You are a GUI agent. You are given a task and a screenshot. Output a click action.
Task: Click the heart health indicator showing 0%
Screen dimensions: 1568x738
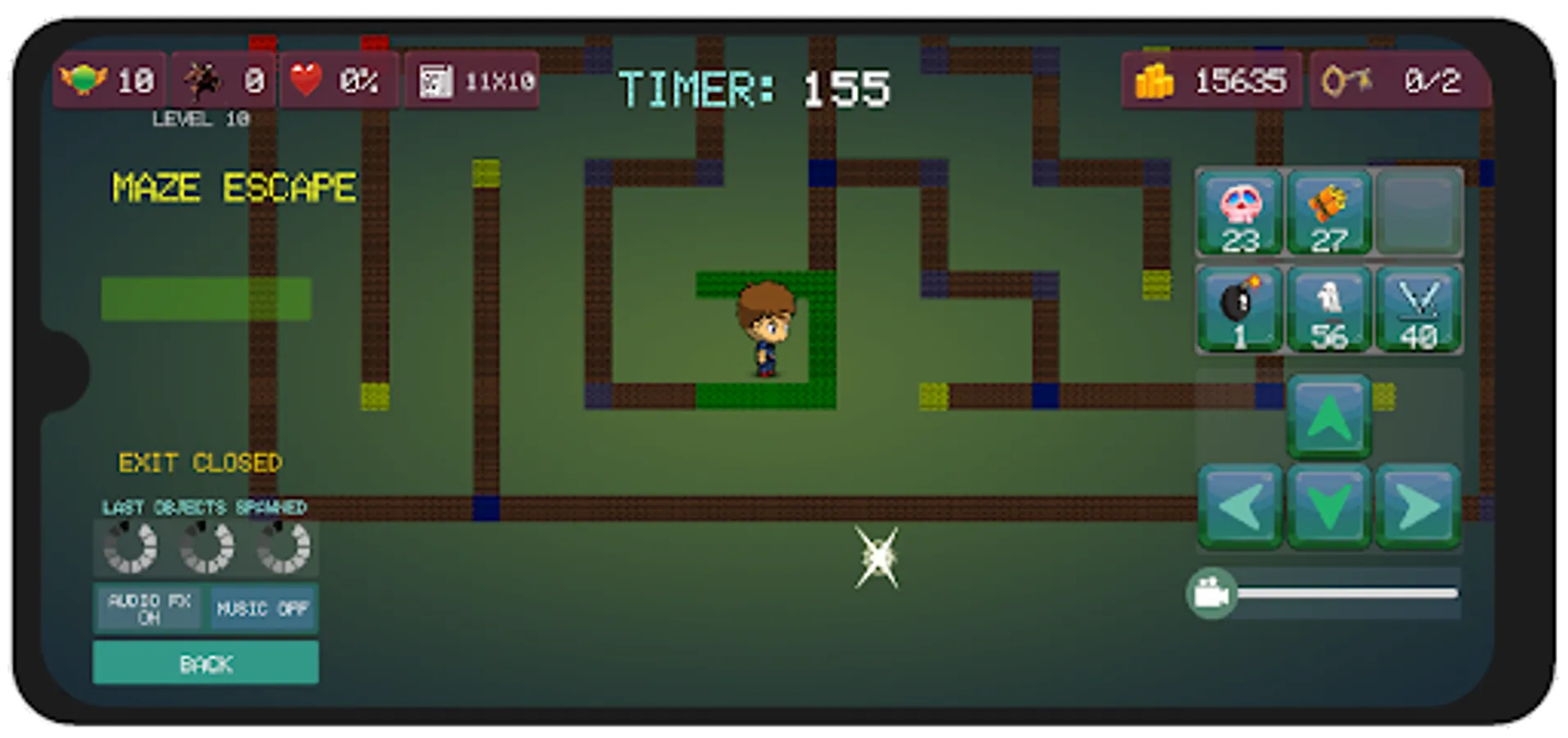pos(338,82)
